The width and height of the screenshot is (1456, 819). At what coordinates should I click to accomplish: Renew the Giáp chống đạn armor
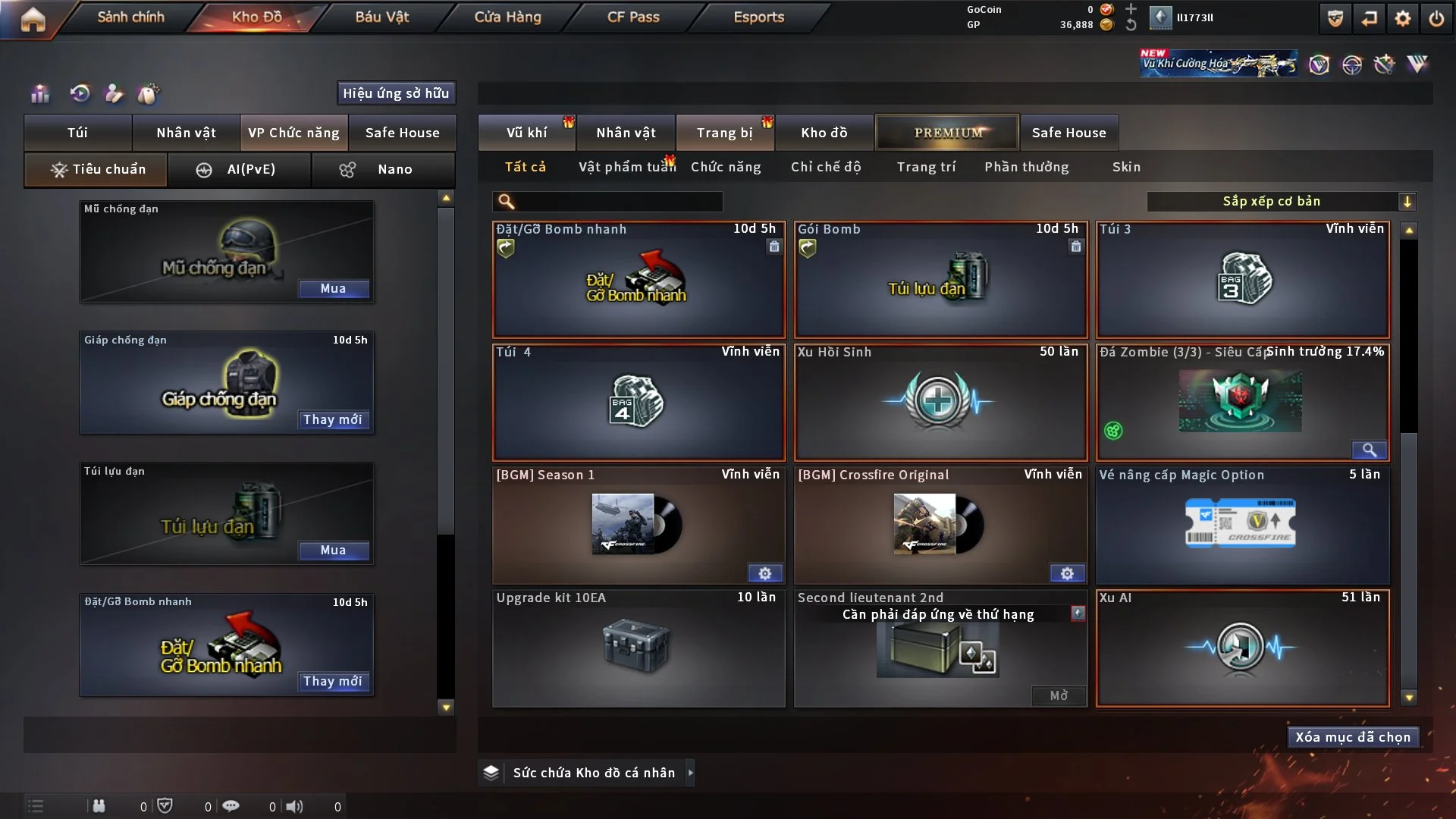click(x=333, y=420)
